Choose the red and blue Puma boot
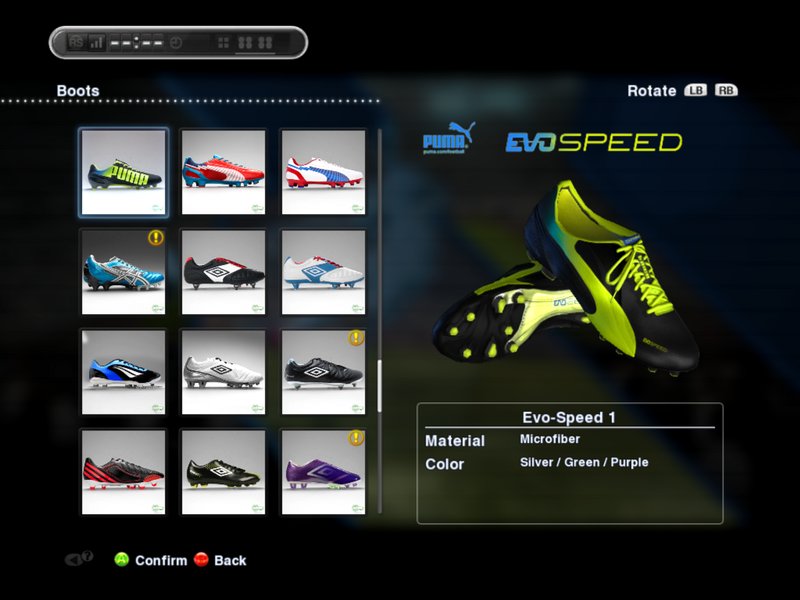 point(223,172)
